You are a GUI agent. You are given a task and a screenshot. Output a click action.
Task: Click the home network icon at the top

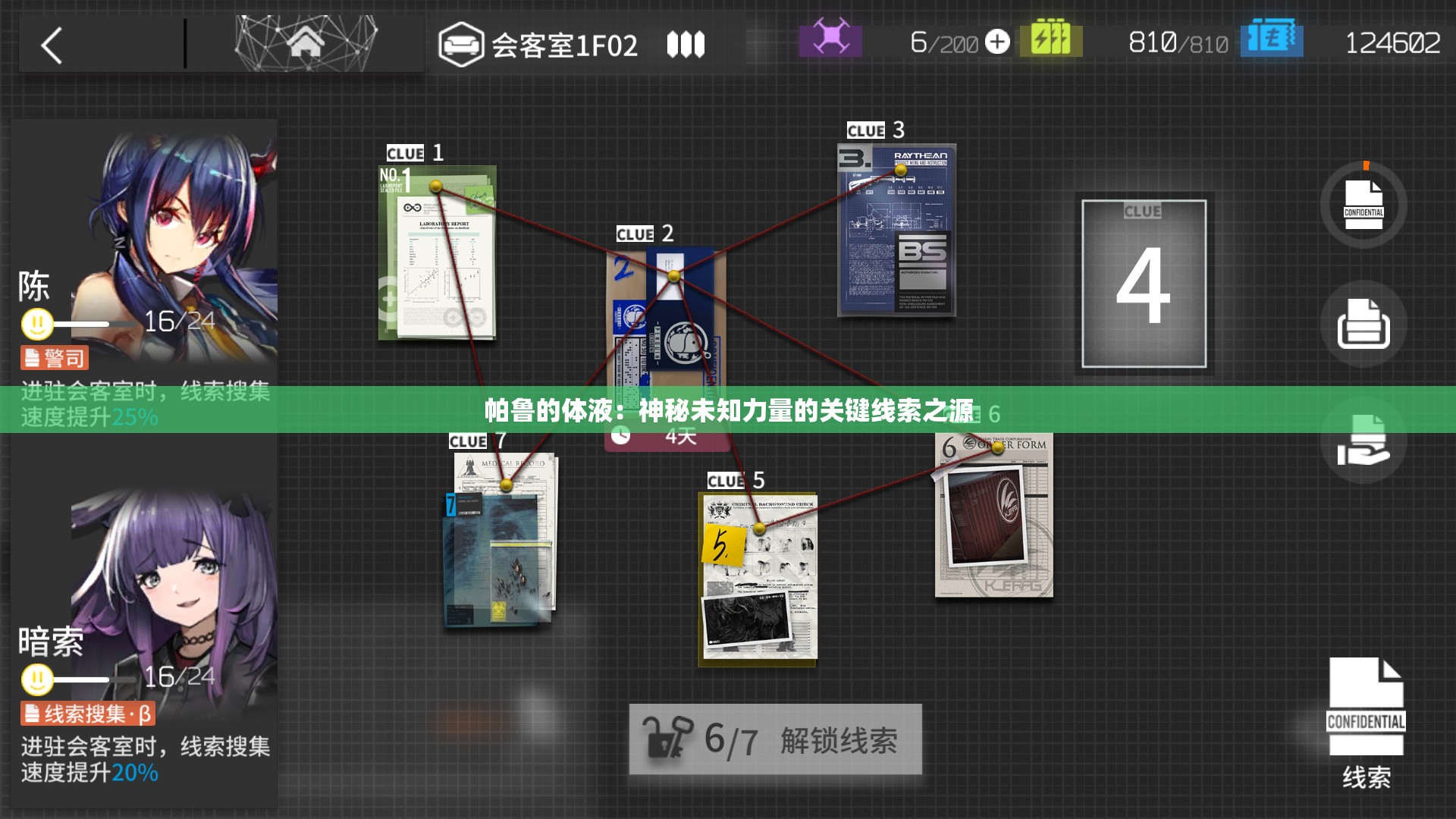pyautogui.click(x=306, y=42)
